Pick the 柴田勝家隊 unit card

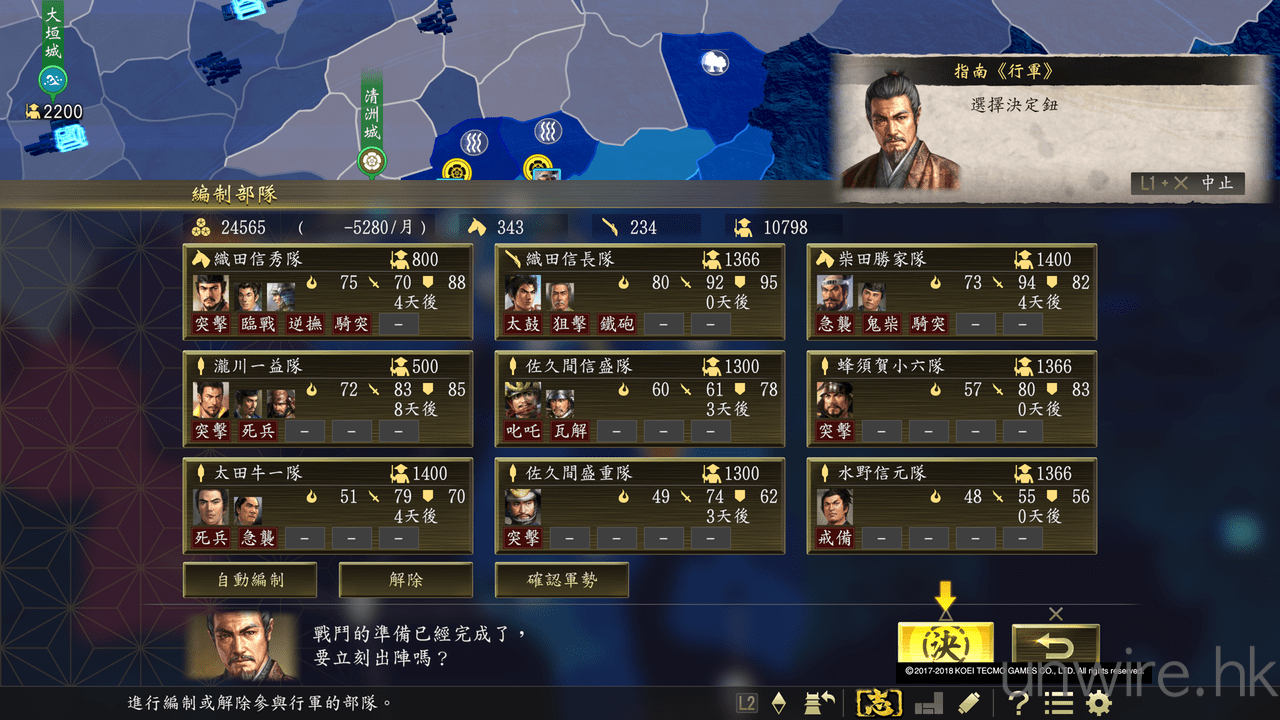pos(952,292)
